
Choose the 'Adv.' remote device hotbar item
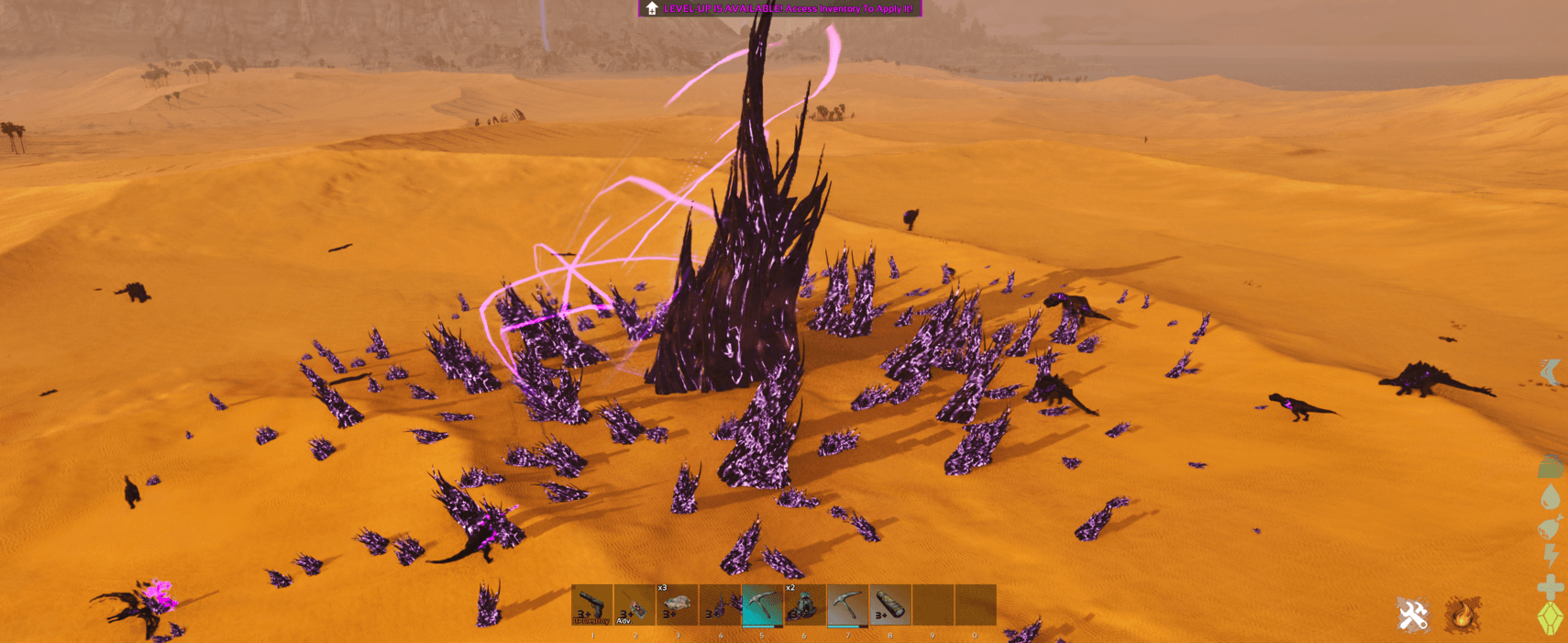pos(635,605)
